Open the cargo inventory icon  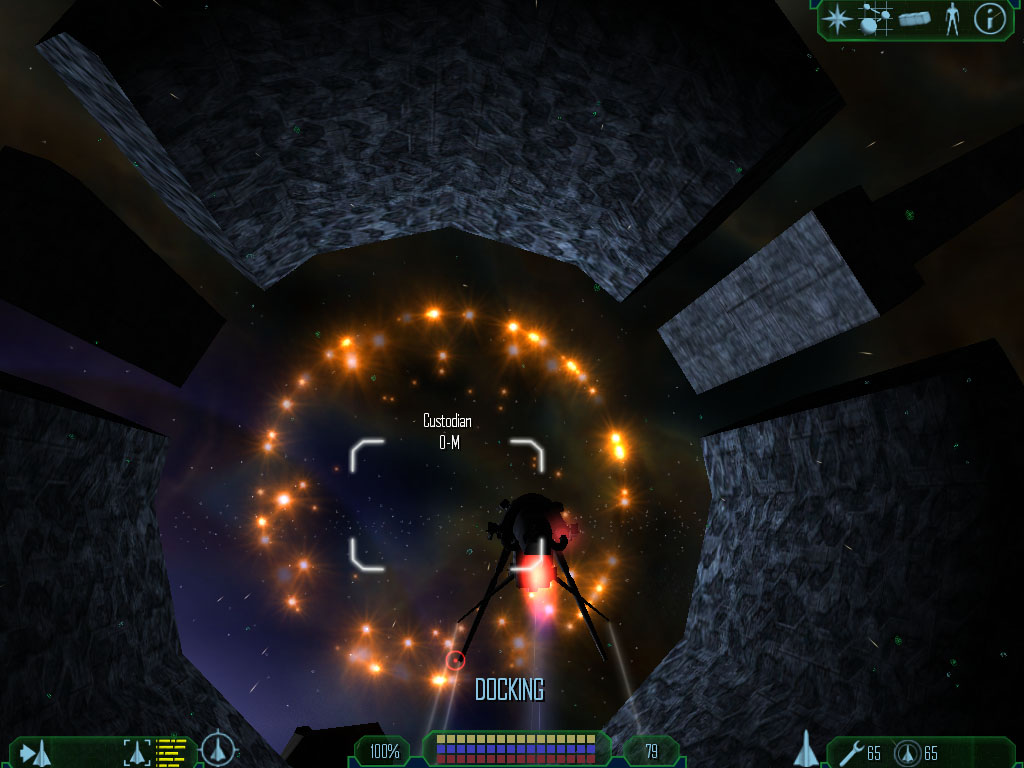(x=915, y=19)
